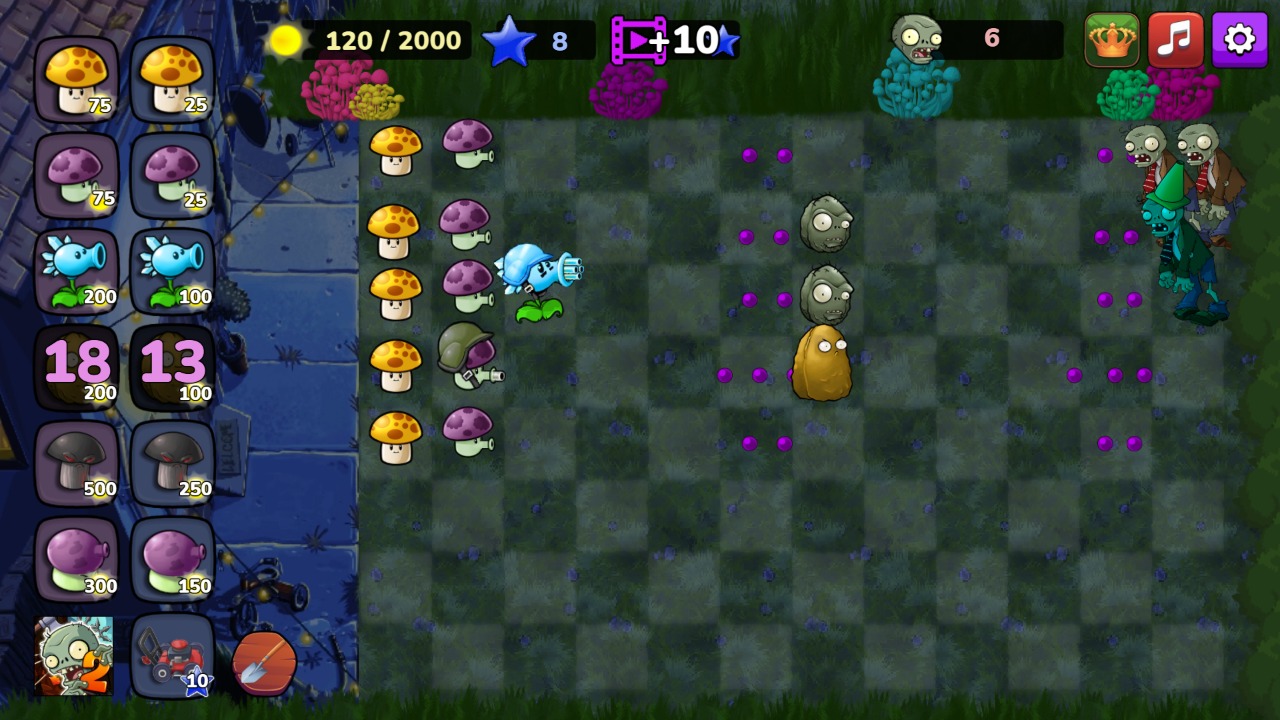Select the seed packet showing cooldown 13
Image resolution: width=1280 pixels, height=720 pixels.
click(172, 365)
